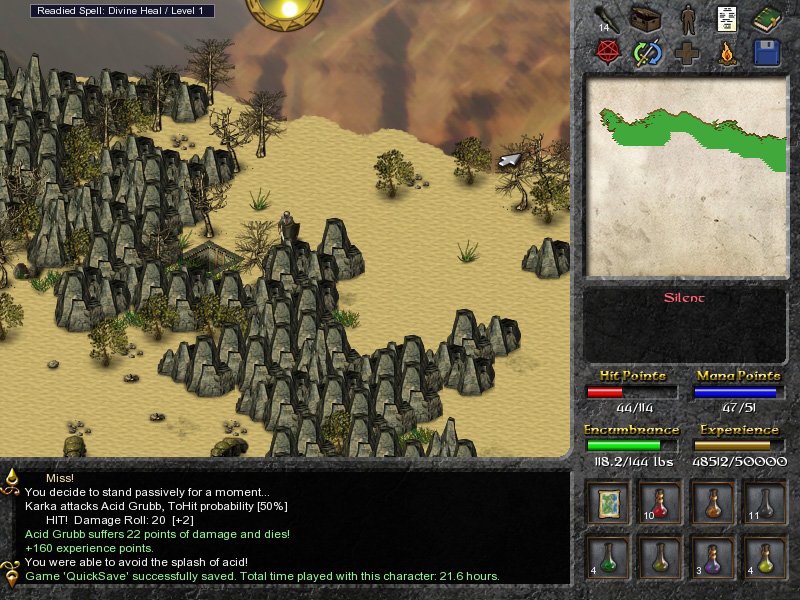Make camp using the campfire icon

click(x=727, y=52)
